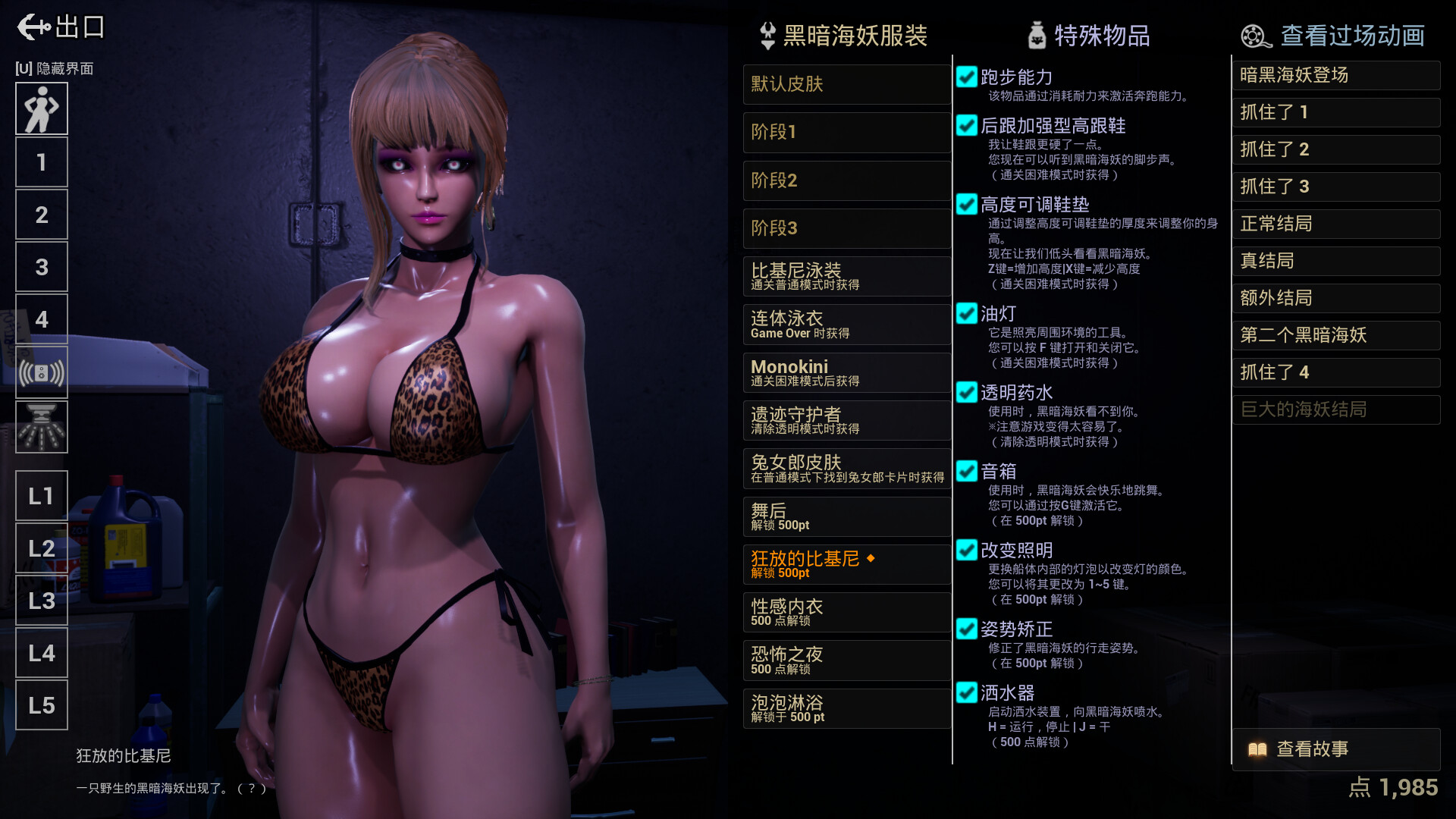Click the film reel icon near 查看过场动画
The height and width of the screenshot is (819, 1456).
tap(1253, 35)
